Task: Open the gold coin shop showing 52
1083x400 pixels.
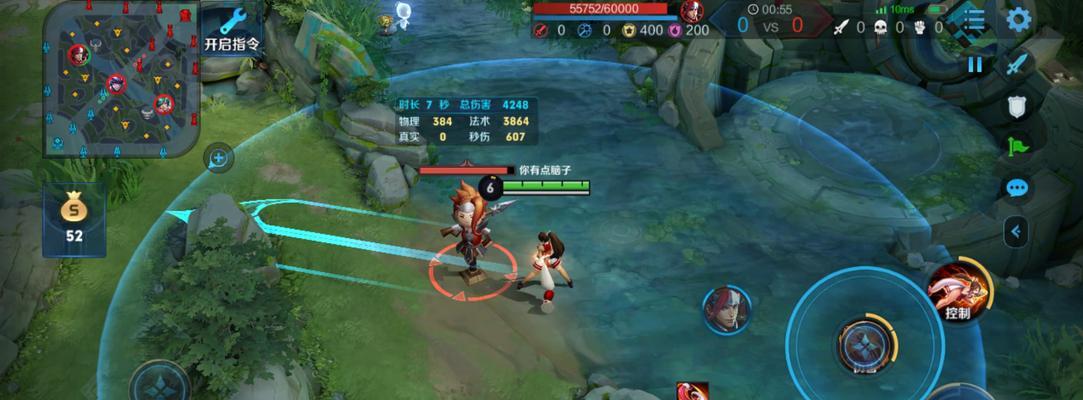Action: 73,219
